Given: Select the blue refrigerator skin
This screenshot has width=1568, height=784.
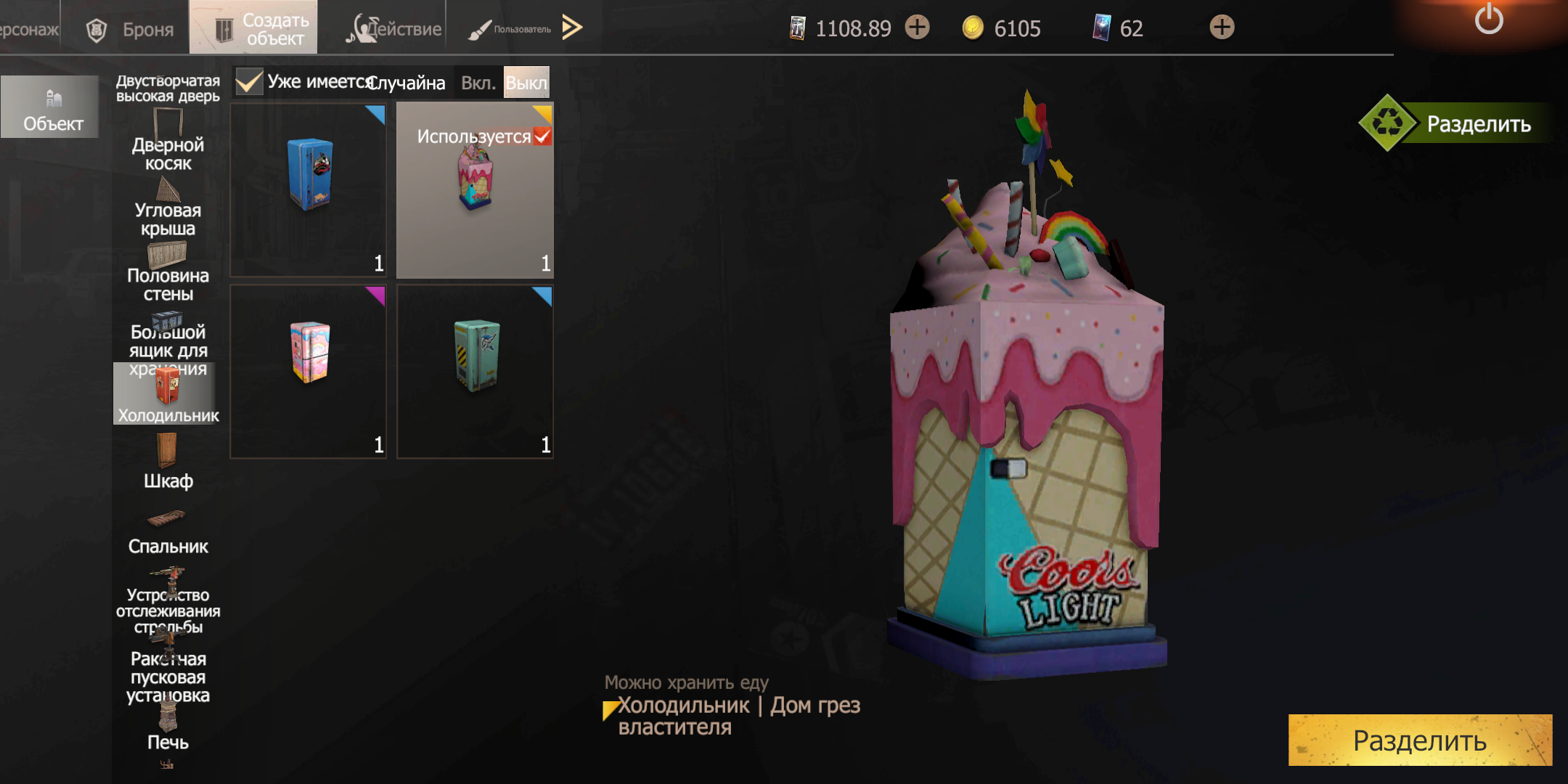Looking at the screenshot, I should (309, 189).
